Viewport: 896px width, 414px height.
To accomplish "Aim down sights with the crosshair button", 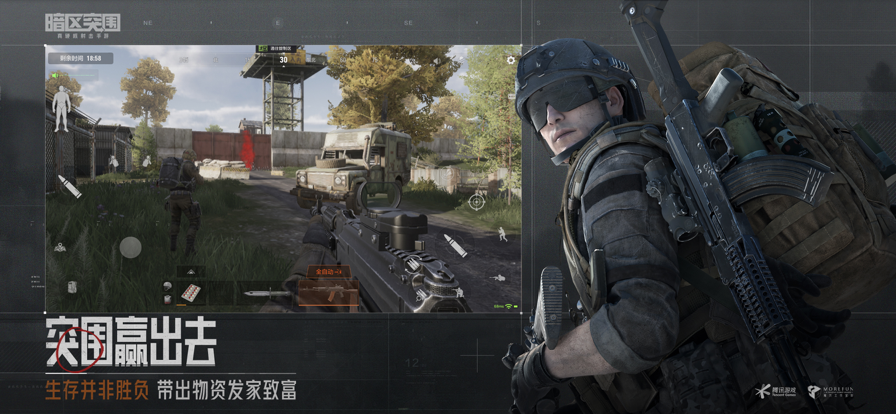I will (x=477, y=201).
